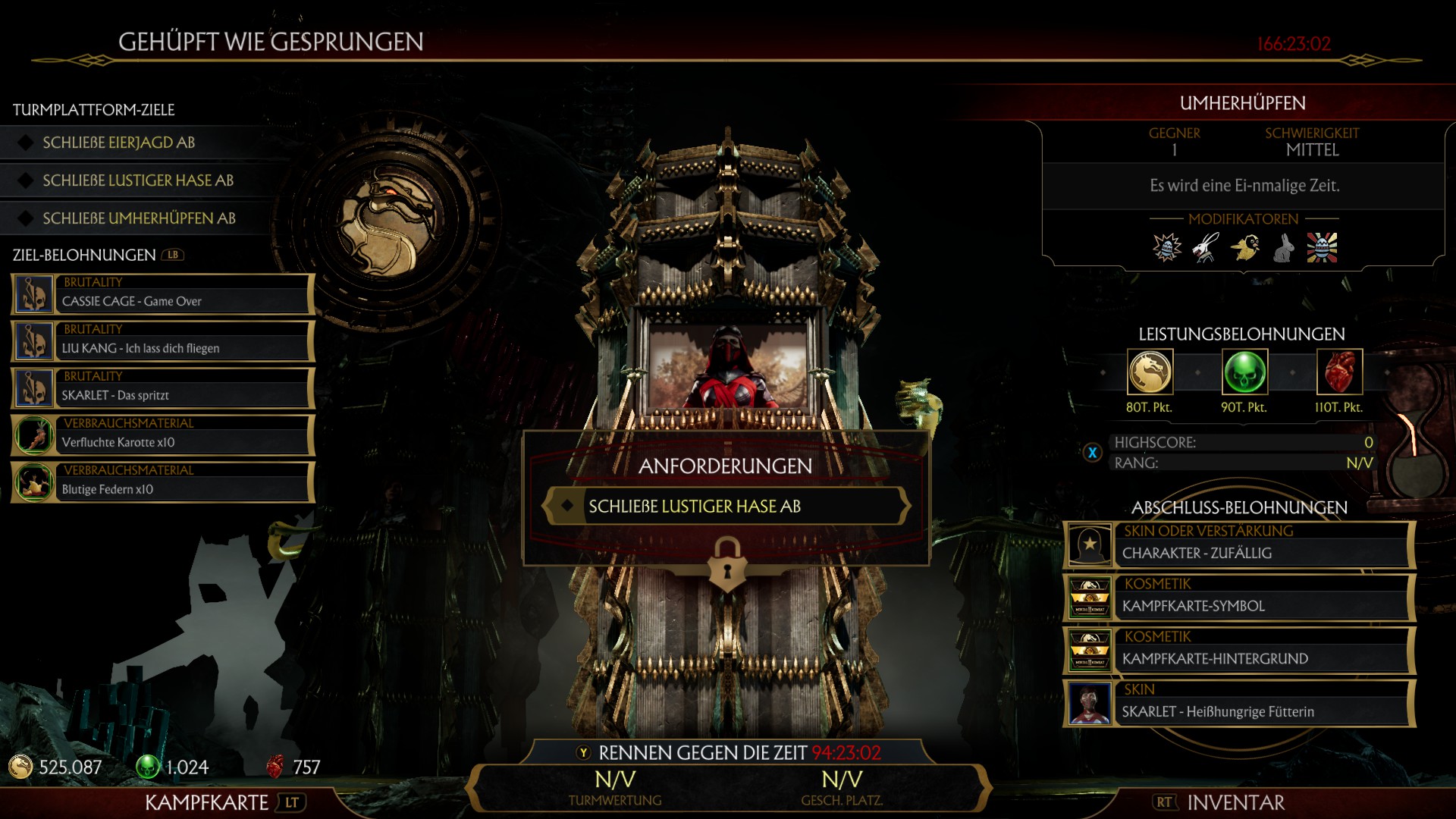
Task: Select Skarlet Heißhungrige Fütterin skin reward
Action: click(1239, 704)
